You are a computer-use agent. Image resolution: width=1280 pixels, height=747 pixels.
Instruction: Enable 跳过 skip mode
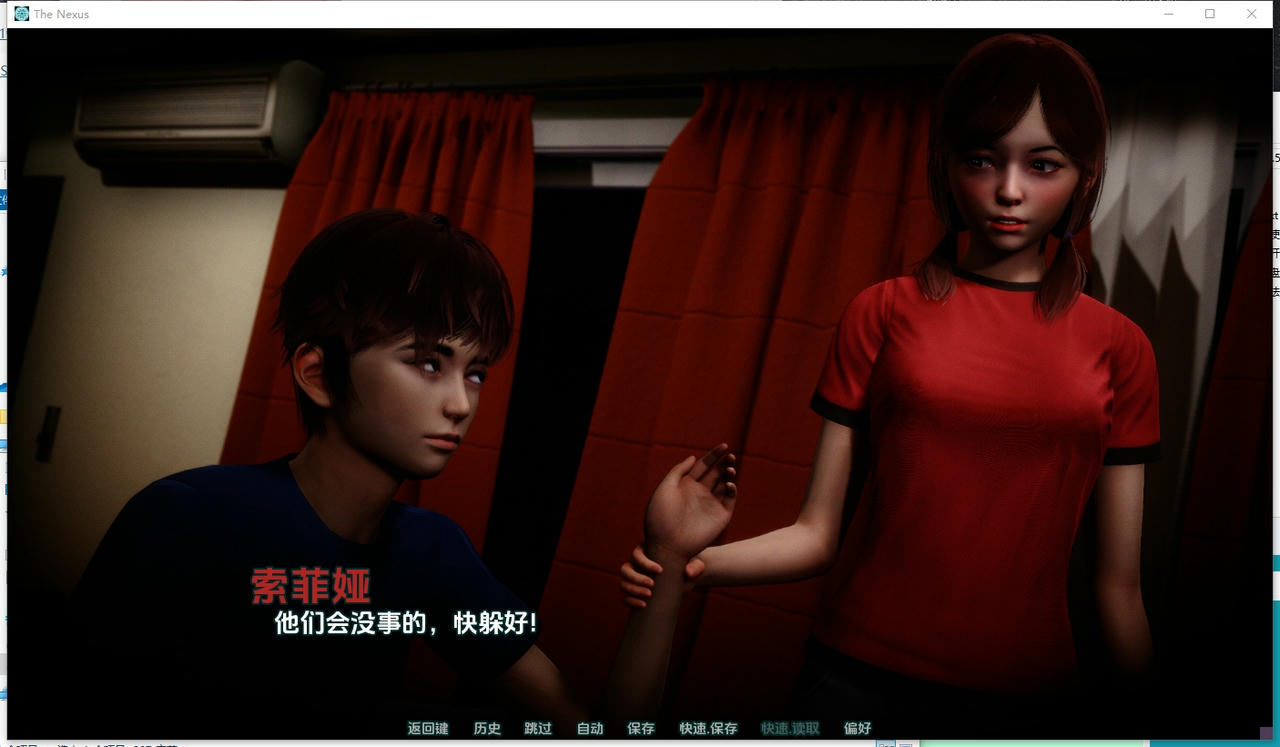pyautogui.click(x=539, y=729)
